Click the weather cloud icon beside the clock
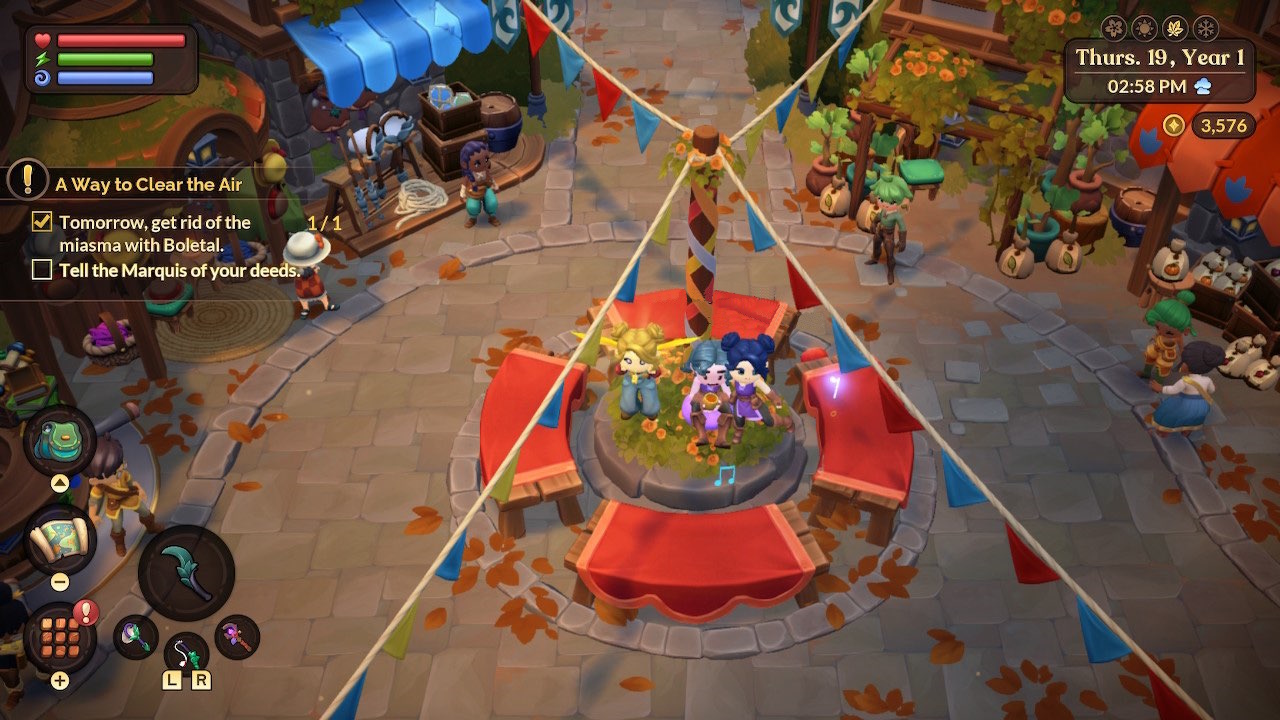The width and height of the screenshot is (1280, 720). click(1203, 86)
